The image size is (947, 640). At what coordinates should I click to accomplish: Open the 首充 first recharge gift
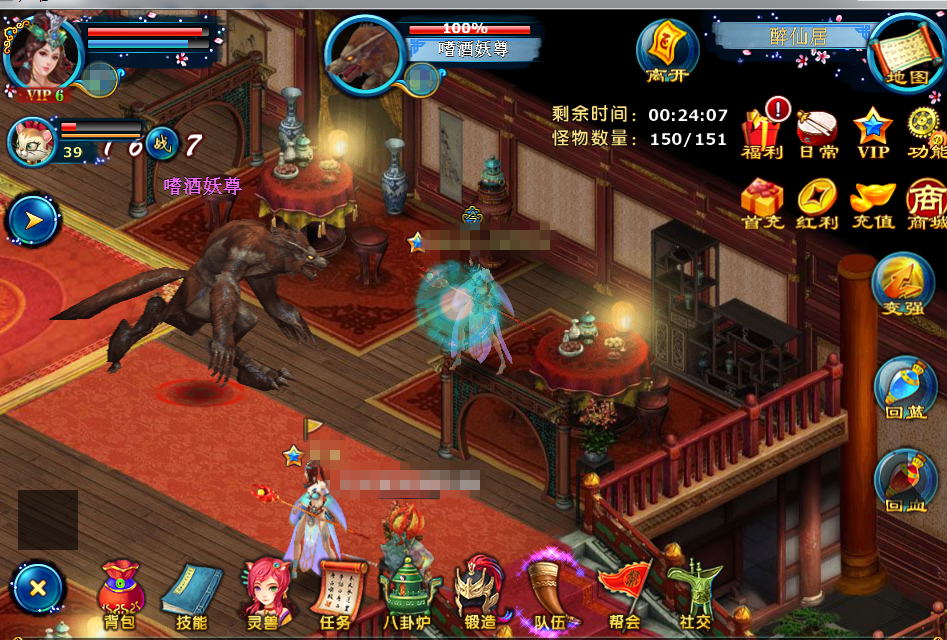762,203
